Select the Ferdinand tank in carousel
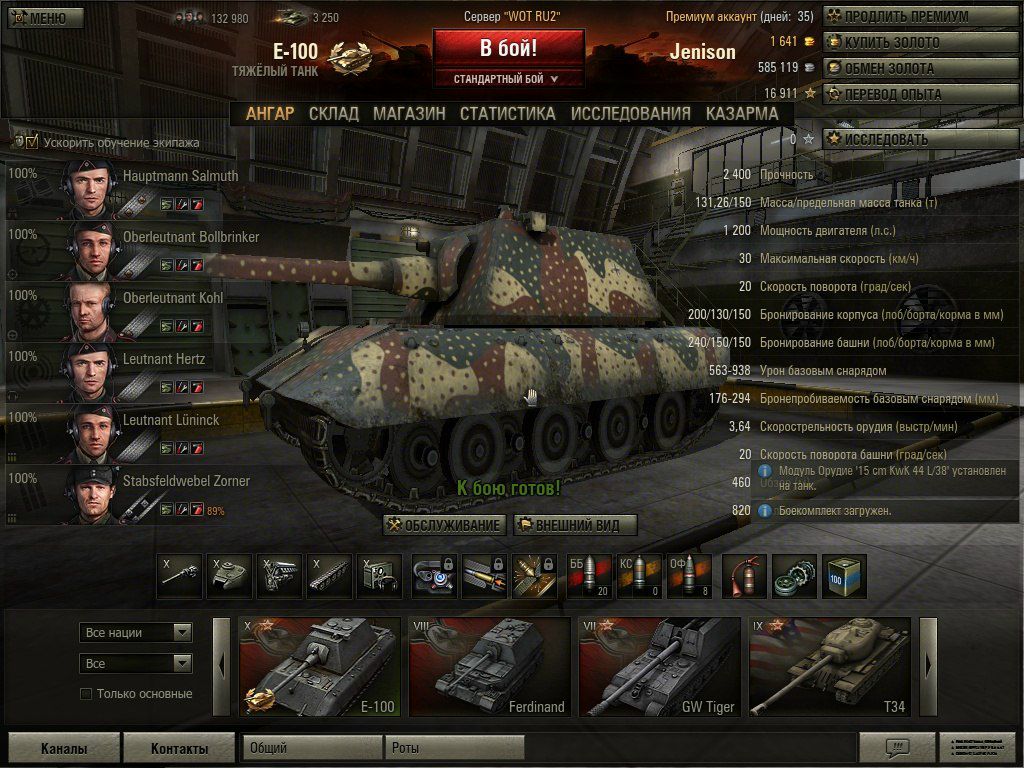The image size is (1024, 768). tap(490, 667)
